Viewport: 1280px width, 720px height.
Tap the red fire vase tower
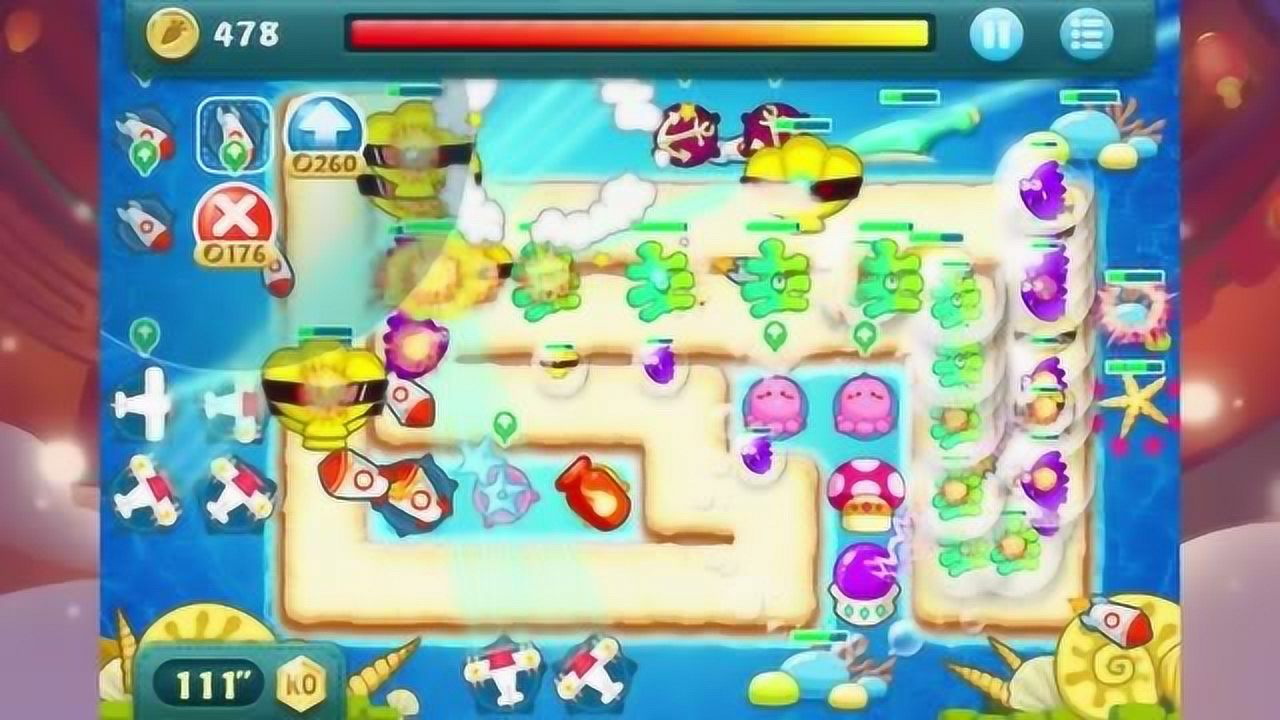click(590, 492)
